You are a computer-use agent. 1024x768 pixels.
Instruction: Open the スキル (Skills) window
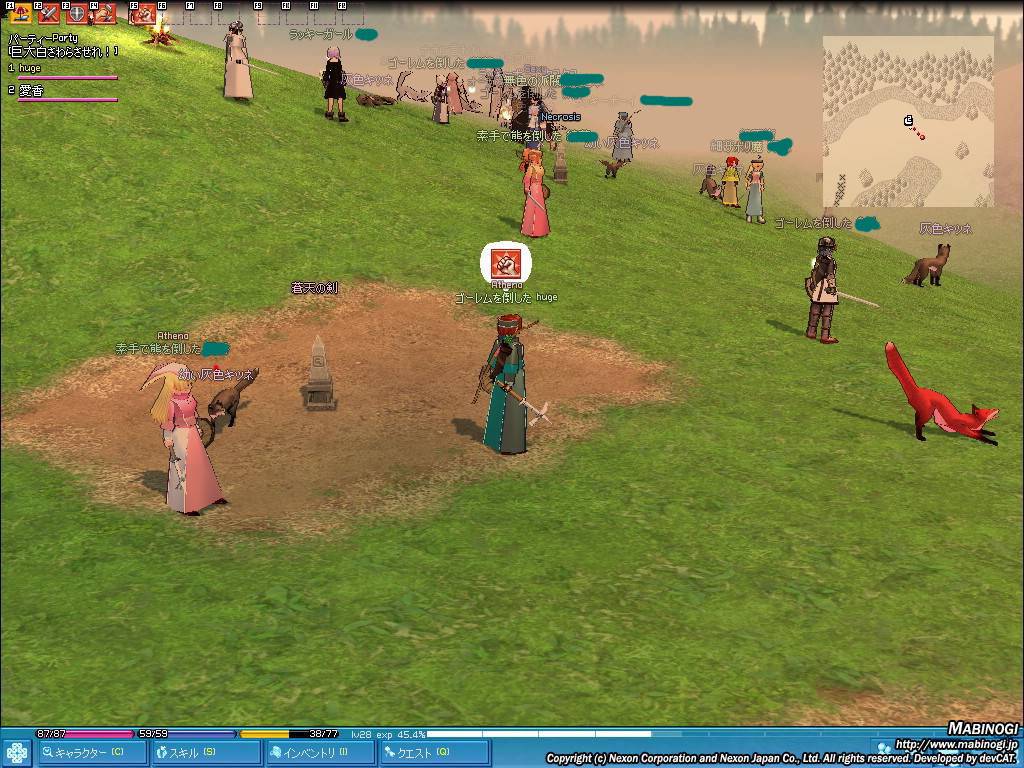pos(207,752)
